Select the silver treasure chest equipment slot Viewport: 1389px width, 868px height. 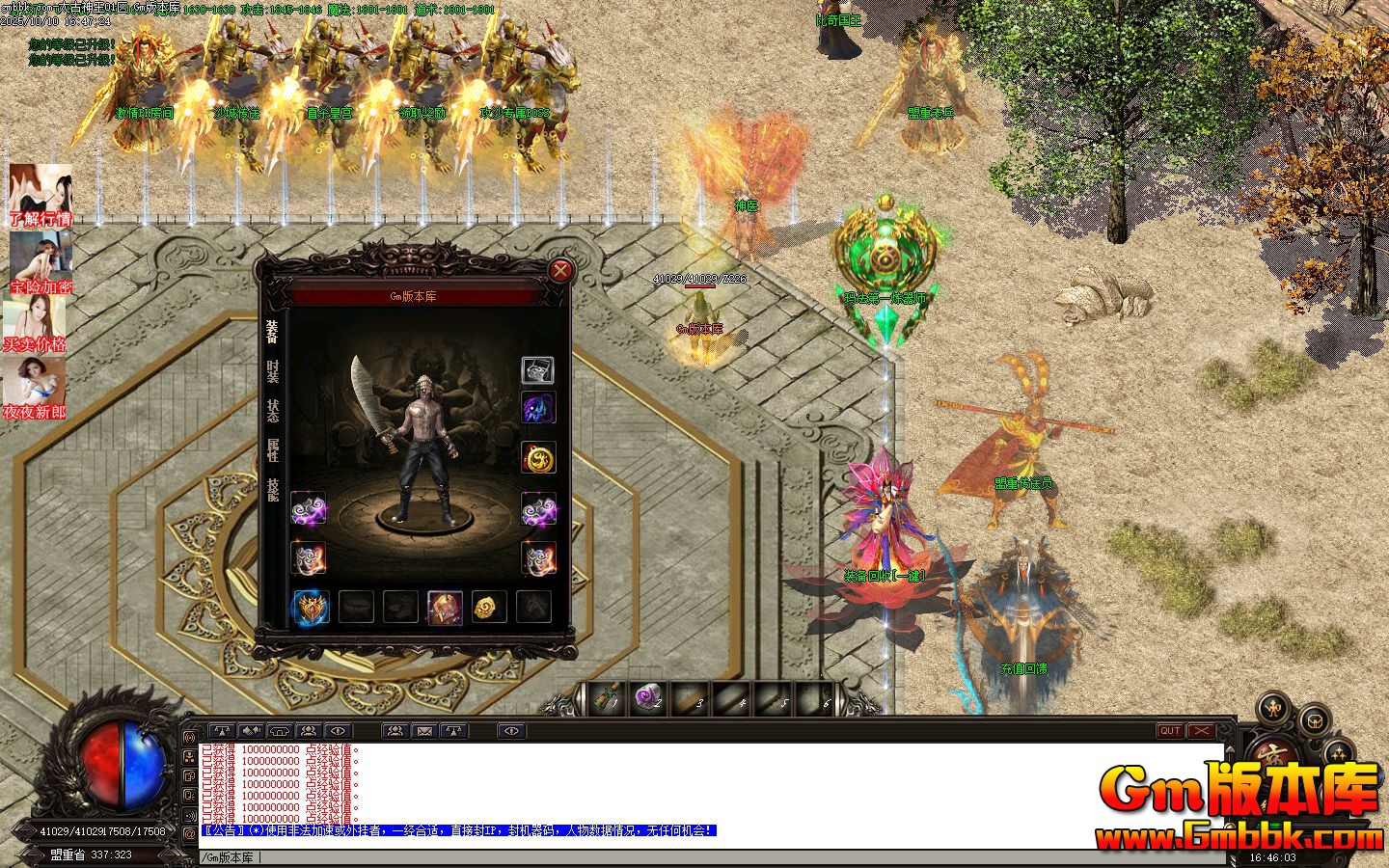(537, 370)
